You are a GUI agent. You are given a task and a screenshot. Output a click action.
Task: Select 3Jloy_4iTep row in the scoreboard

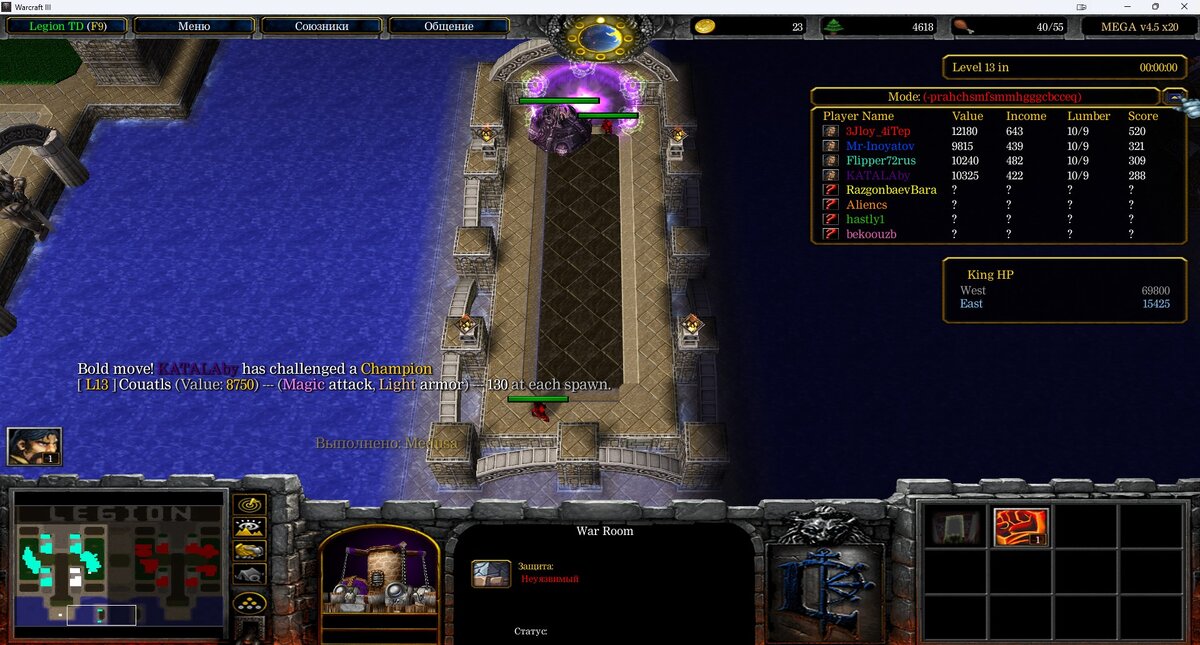click(x=878, y=131)
